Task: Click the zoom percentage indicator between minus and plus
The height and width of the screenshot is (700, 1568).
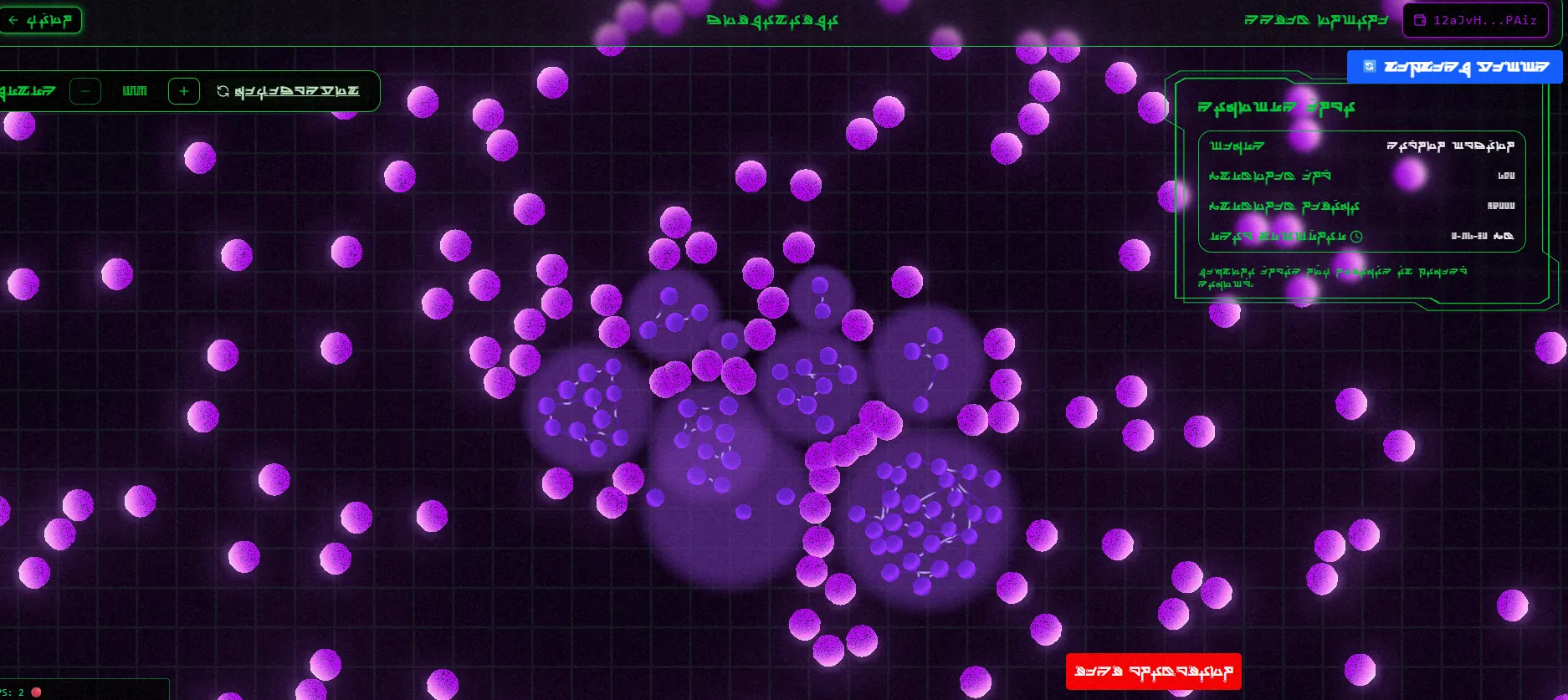Action: (134, 90)
